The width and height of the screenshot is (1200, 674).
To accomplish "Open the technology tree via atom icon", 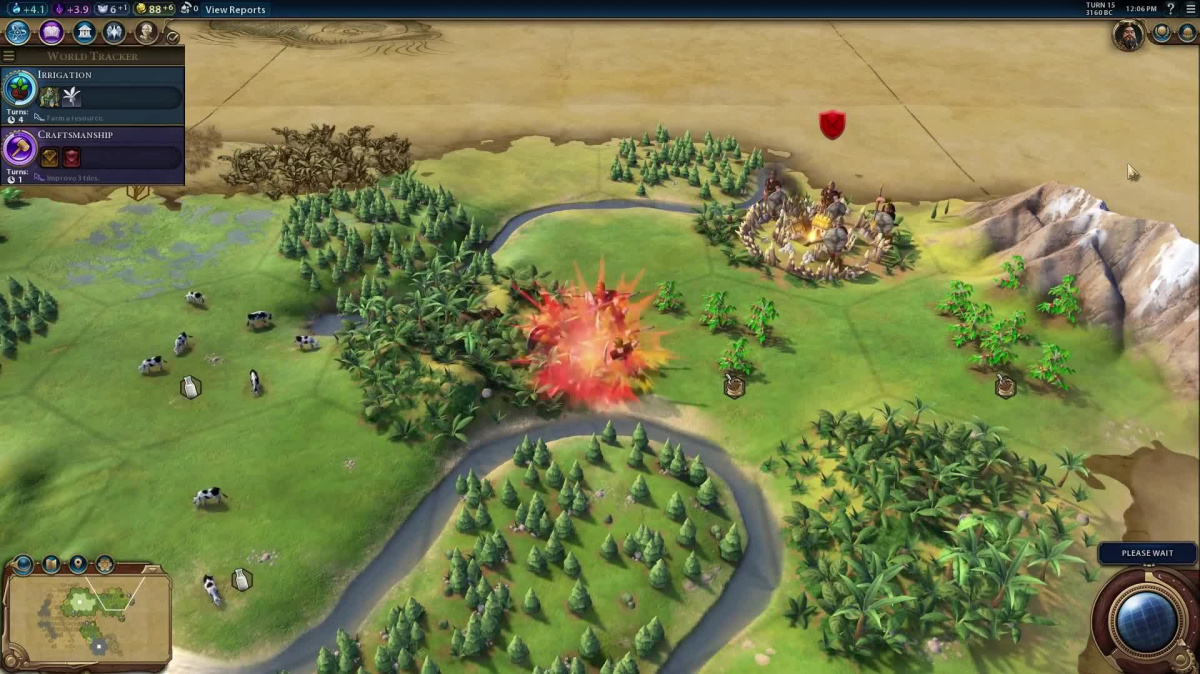I will [18, 33].
